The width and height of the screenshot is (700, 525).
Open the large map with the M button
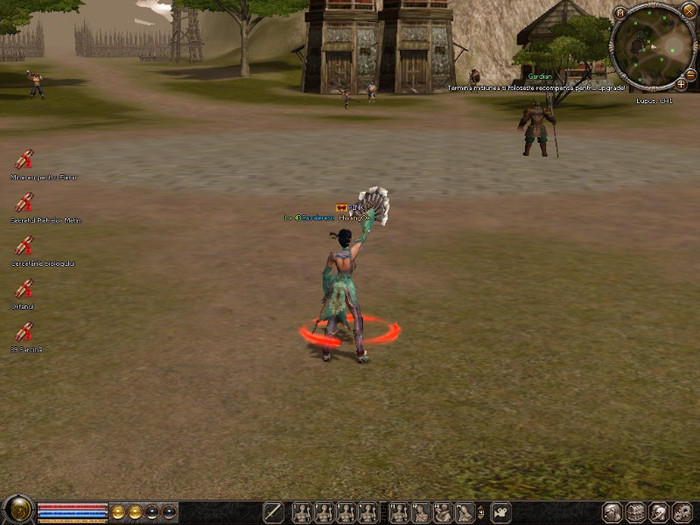620,13
